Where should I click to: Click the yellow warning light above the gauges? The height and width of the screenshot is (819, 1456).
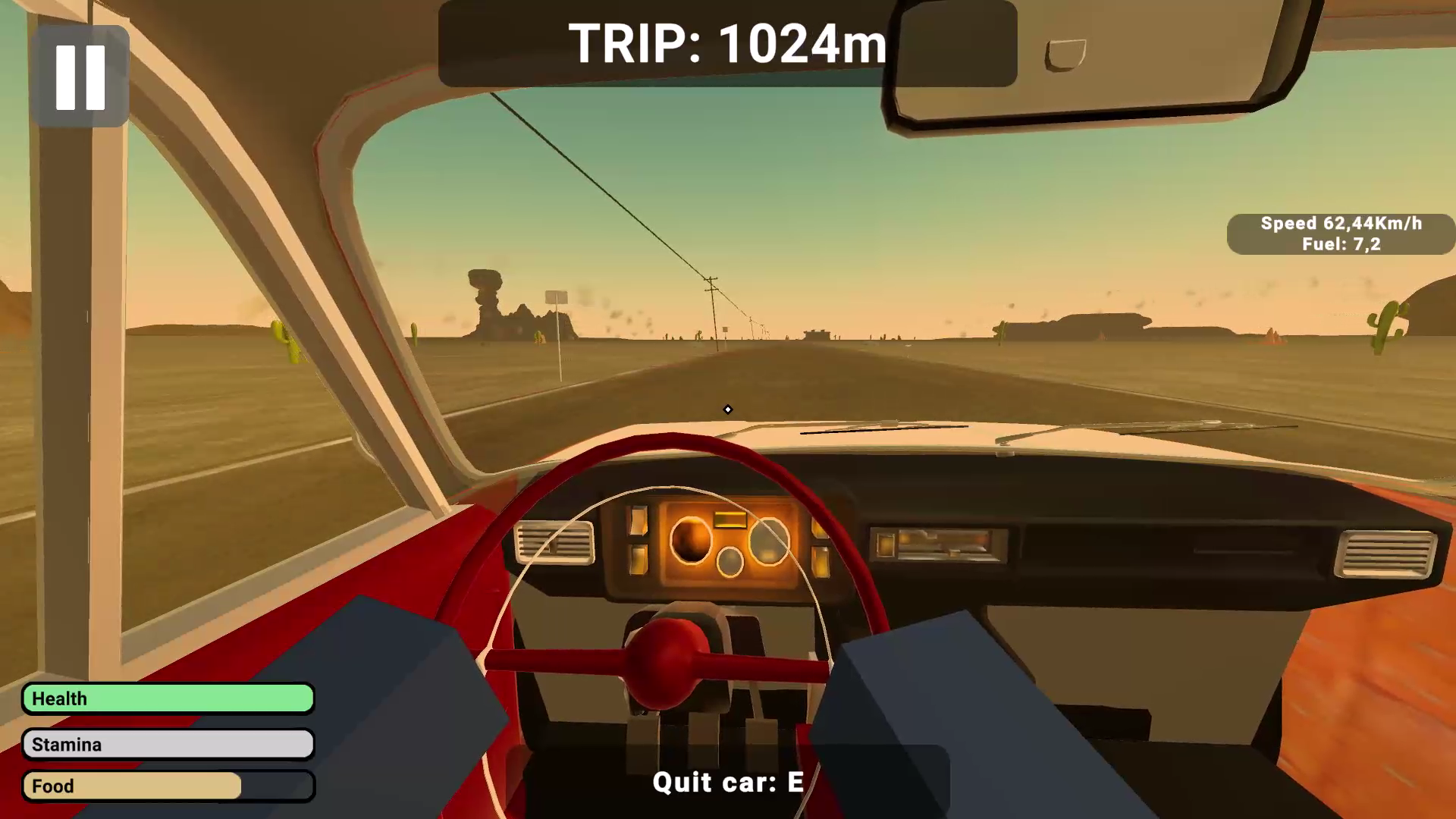pyautogui.click(x=729, y=519)
